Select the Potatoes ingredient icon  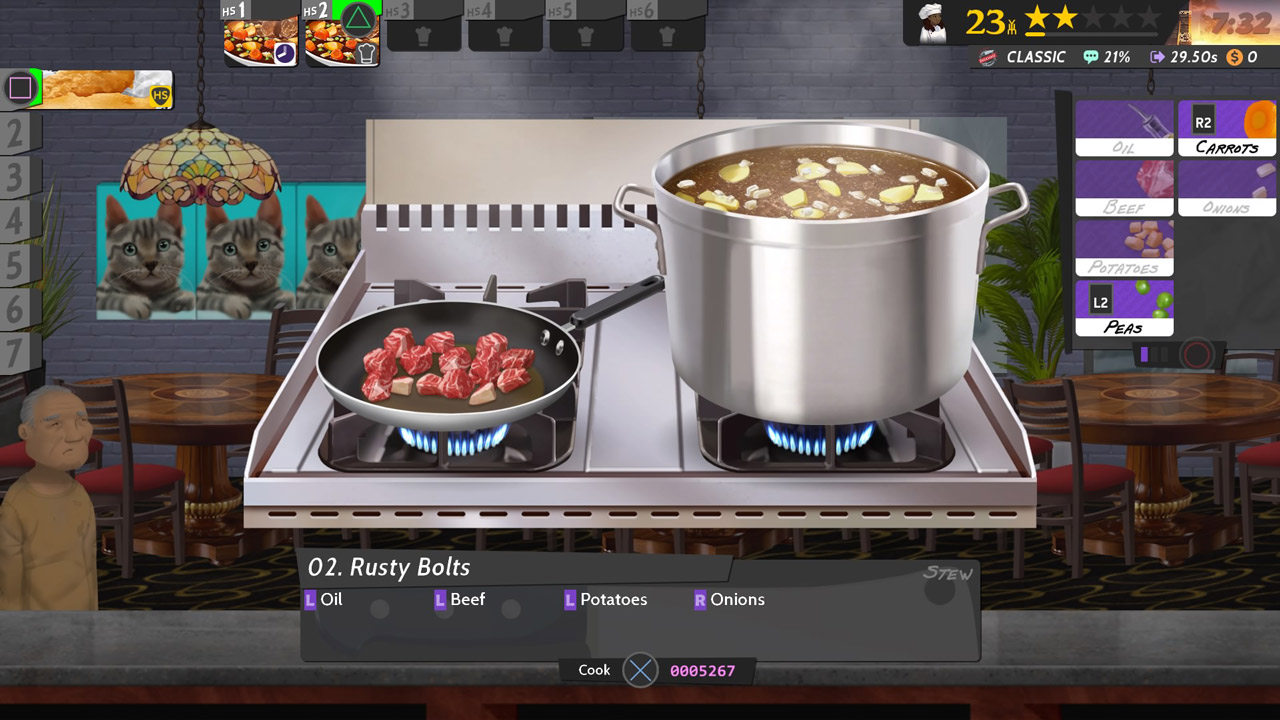point(1124,248)
